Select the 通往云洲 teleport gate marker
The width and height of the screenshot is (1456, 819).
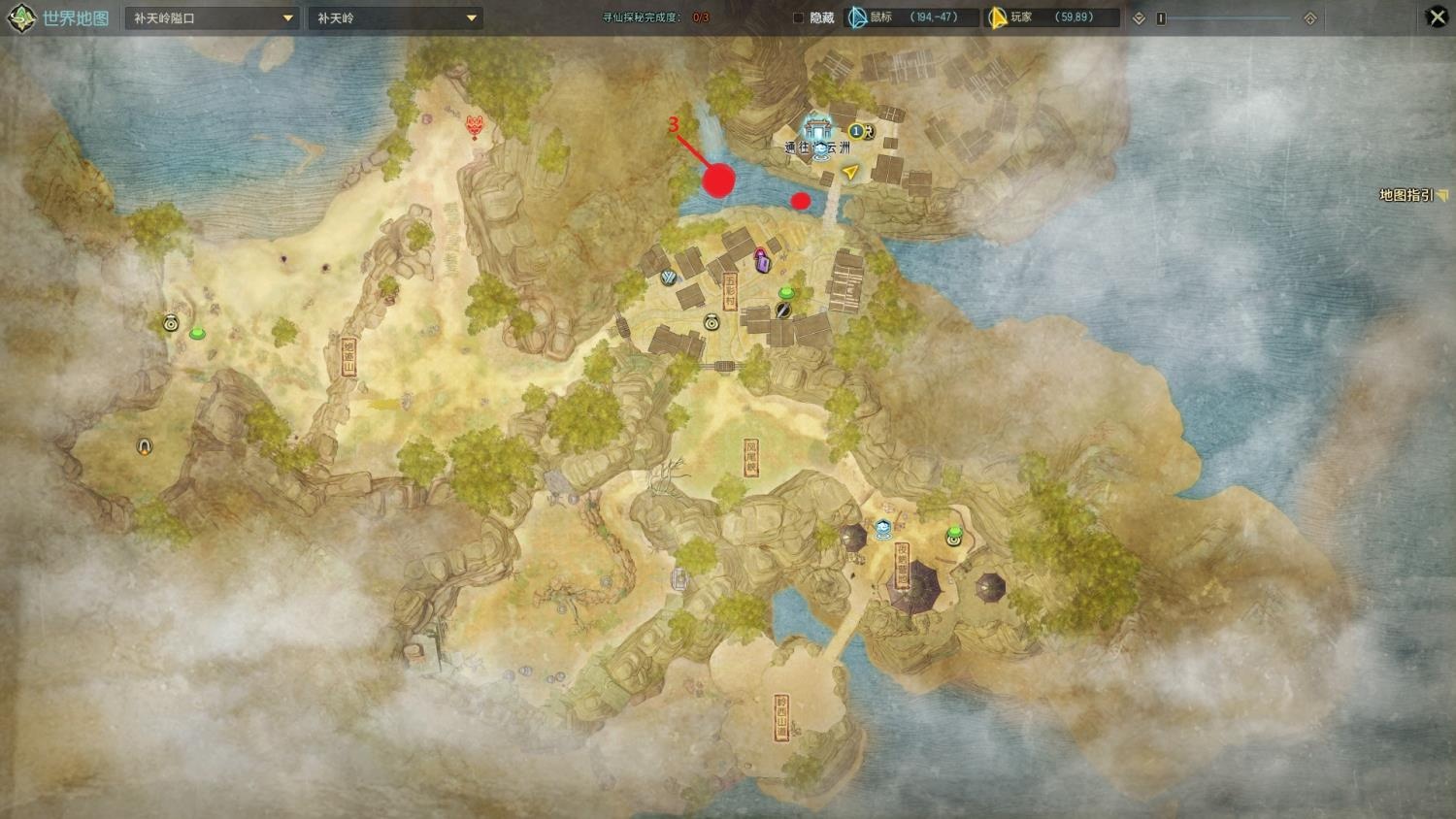click(x=817, y=136)
